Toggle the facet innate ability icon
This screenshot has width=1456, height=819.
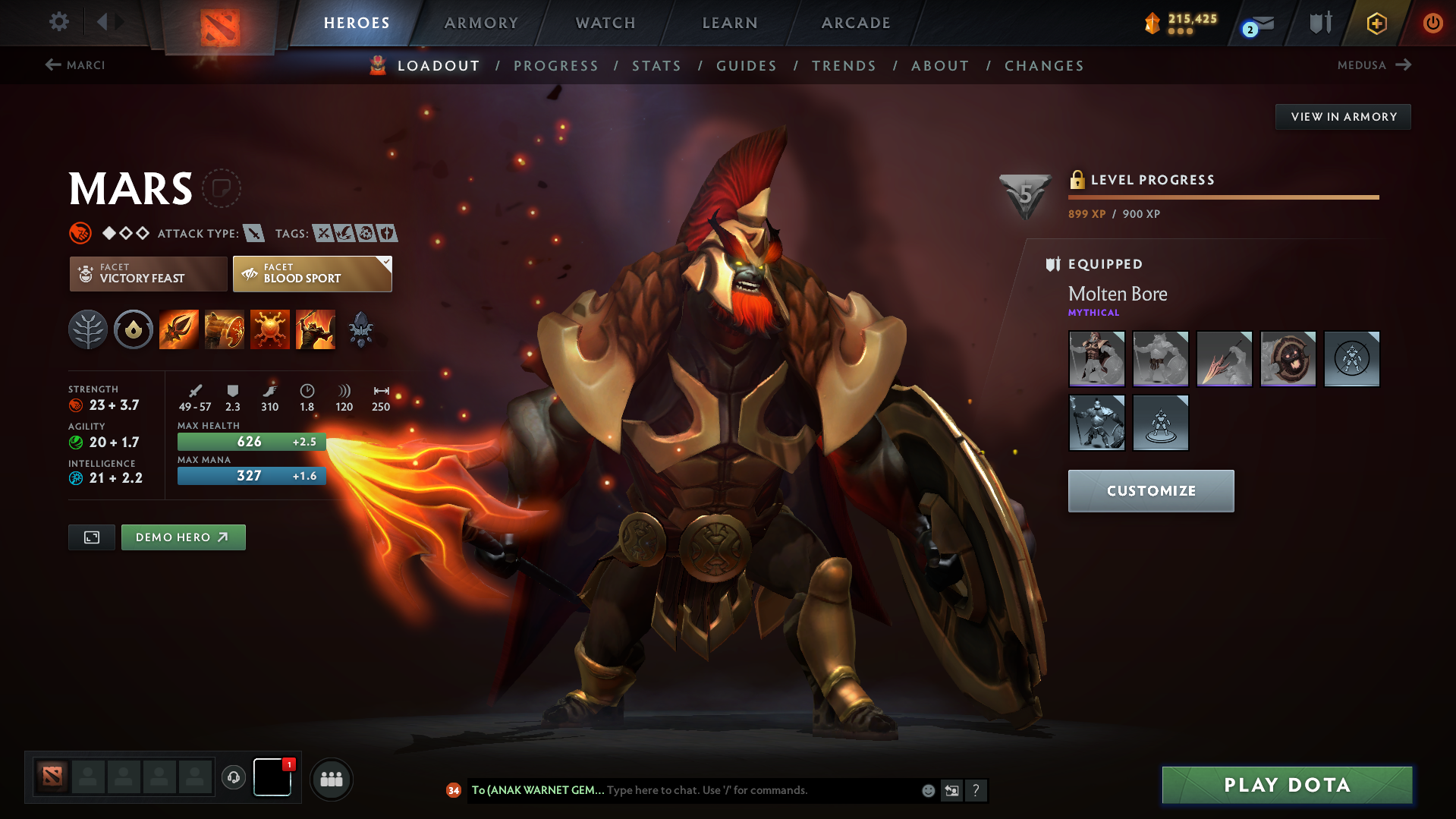click(133, 329)
